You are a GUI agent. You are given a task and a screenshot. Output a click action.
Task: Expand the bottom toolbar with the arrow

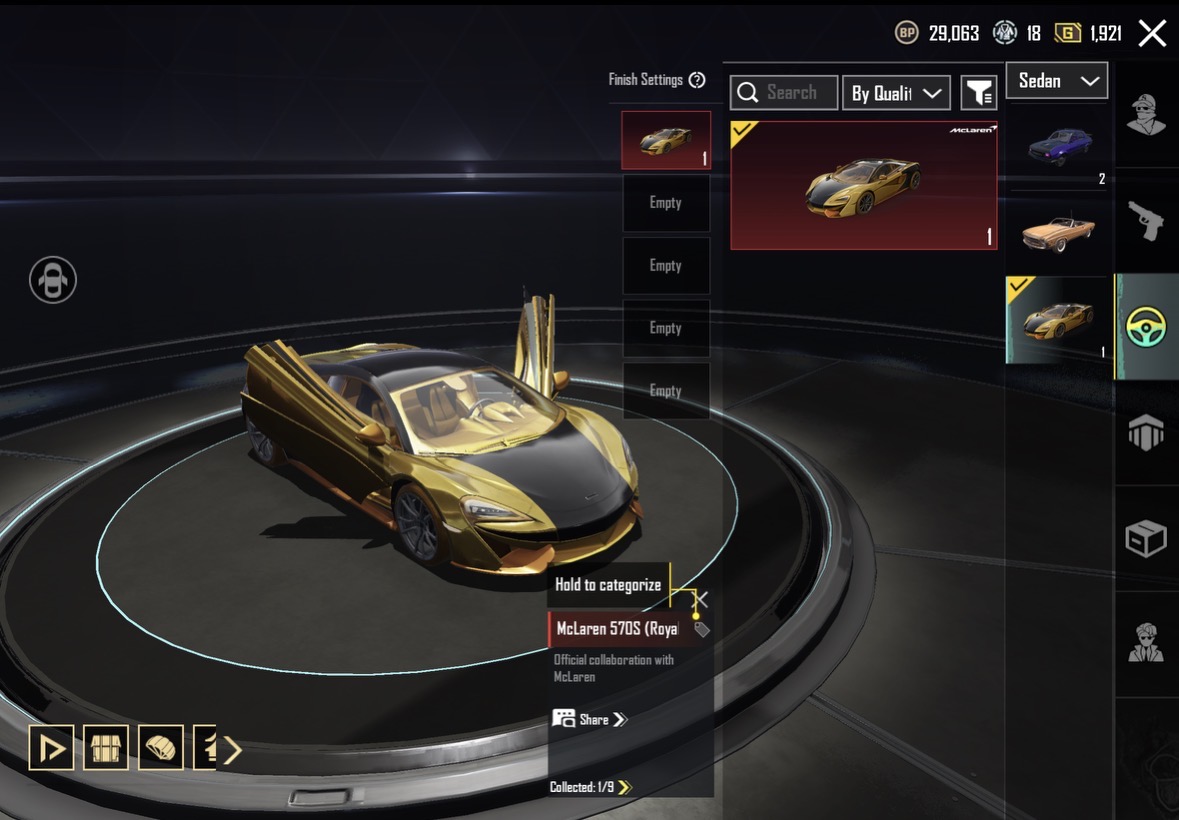point(232,749)
